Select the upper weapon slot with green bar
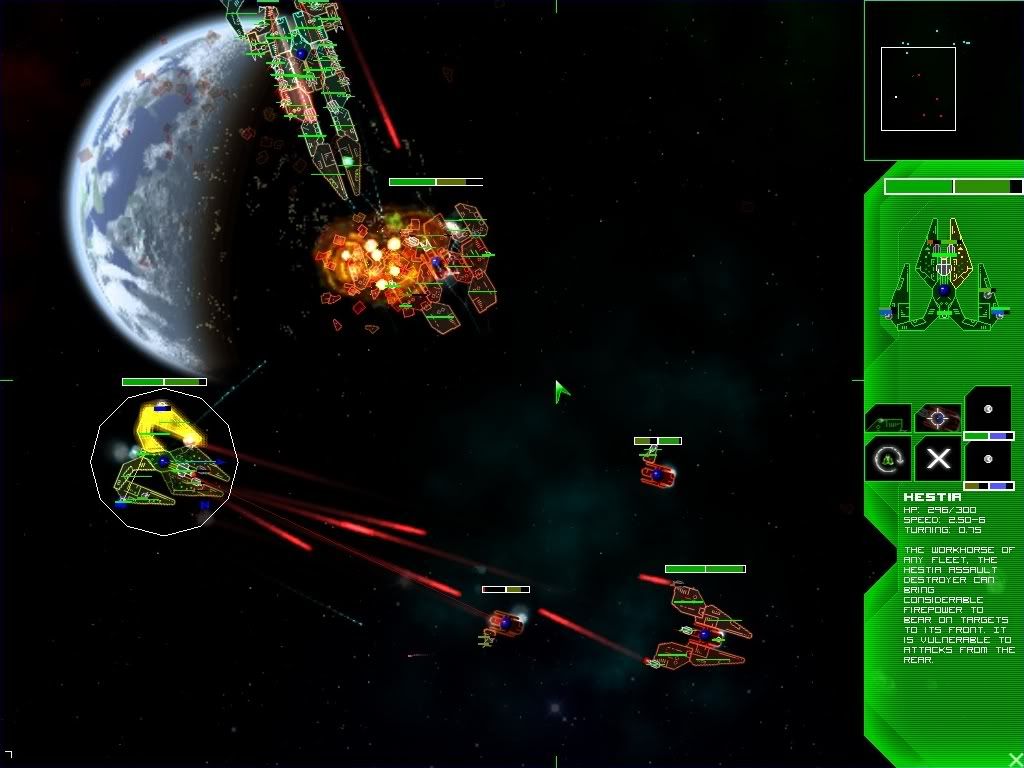This screenshot has height=768, width=1024. [x=988, y=411]
